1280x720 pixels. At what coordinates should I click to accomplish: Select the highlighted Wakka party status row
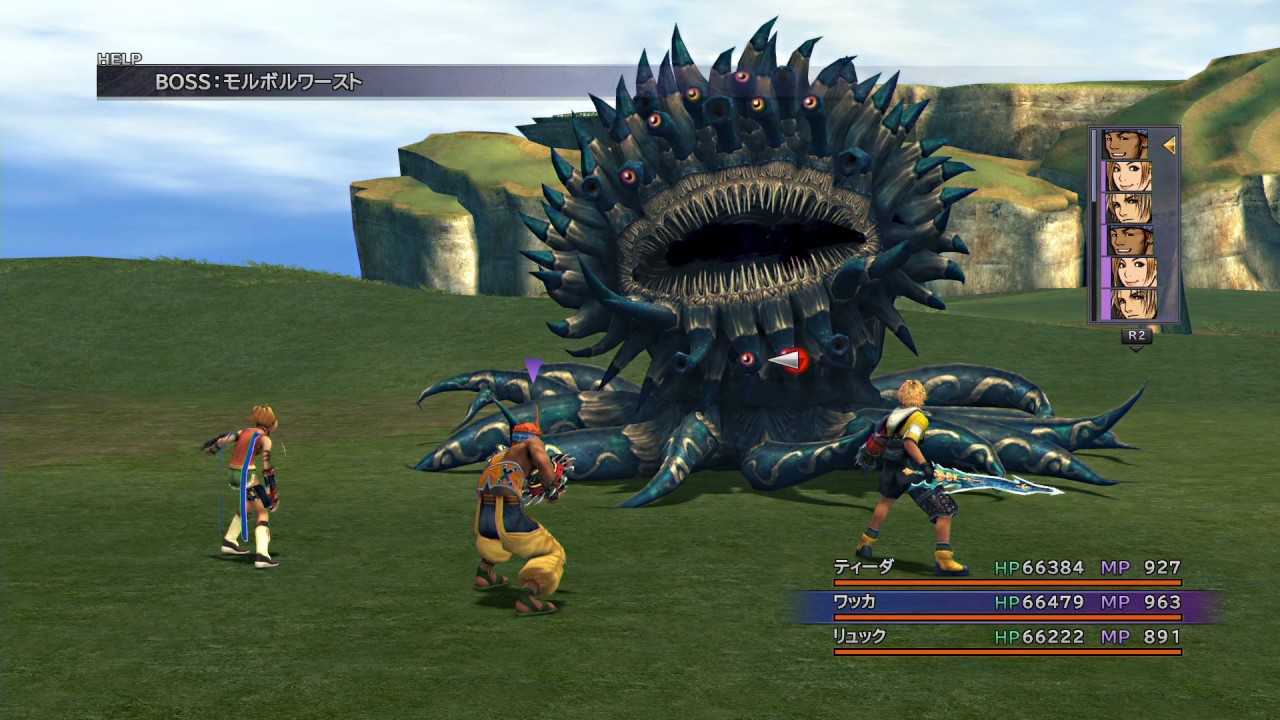[1006, 603]
